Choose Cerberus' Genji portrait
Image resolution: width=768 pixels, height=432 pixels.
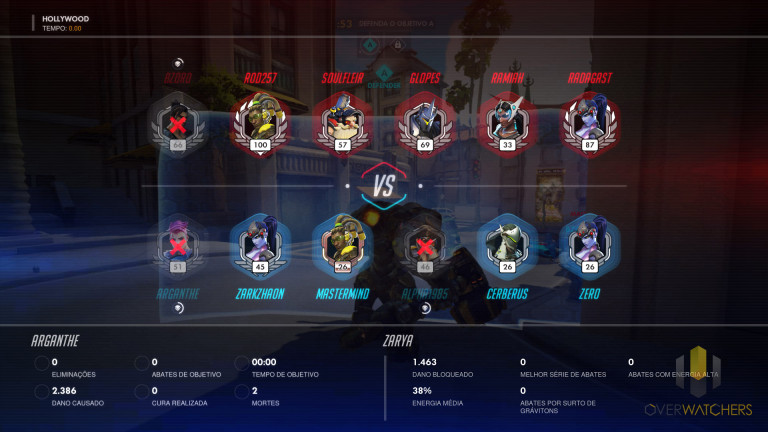(x=507, y=243)
